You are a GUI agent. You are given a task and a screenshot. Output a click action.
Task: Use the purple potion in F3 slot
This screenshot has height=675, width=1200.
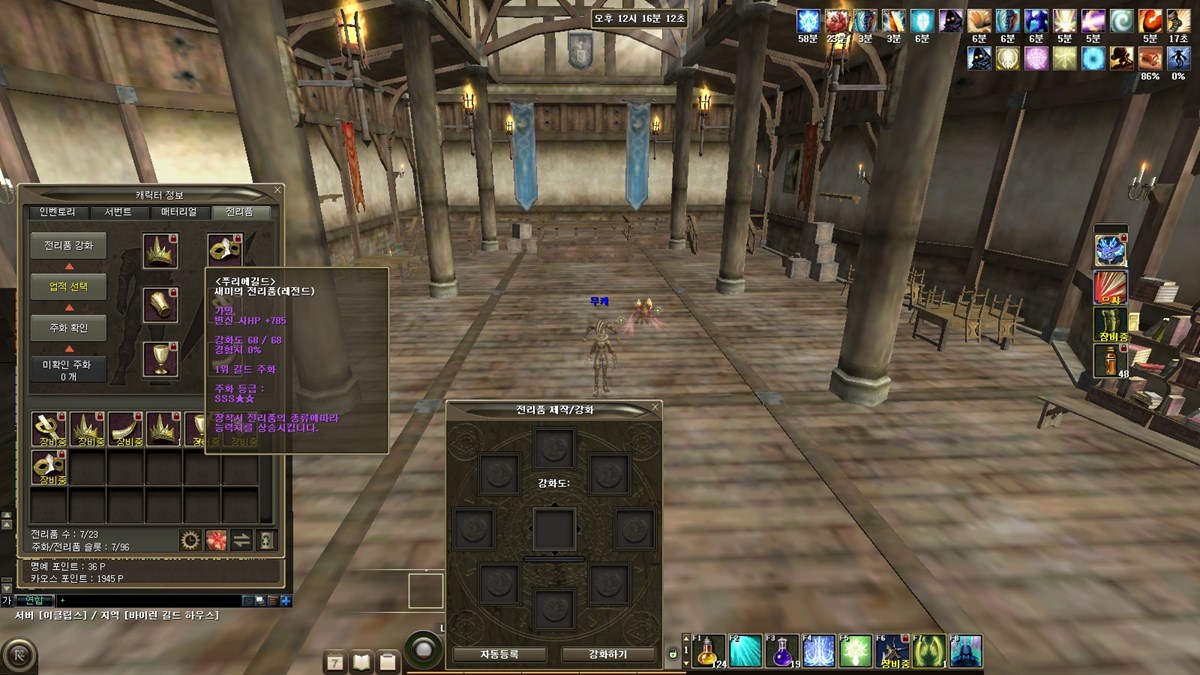point(782,651)
